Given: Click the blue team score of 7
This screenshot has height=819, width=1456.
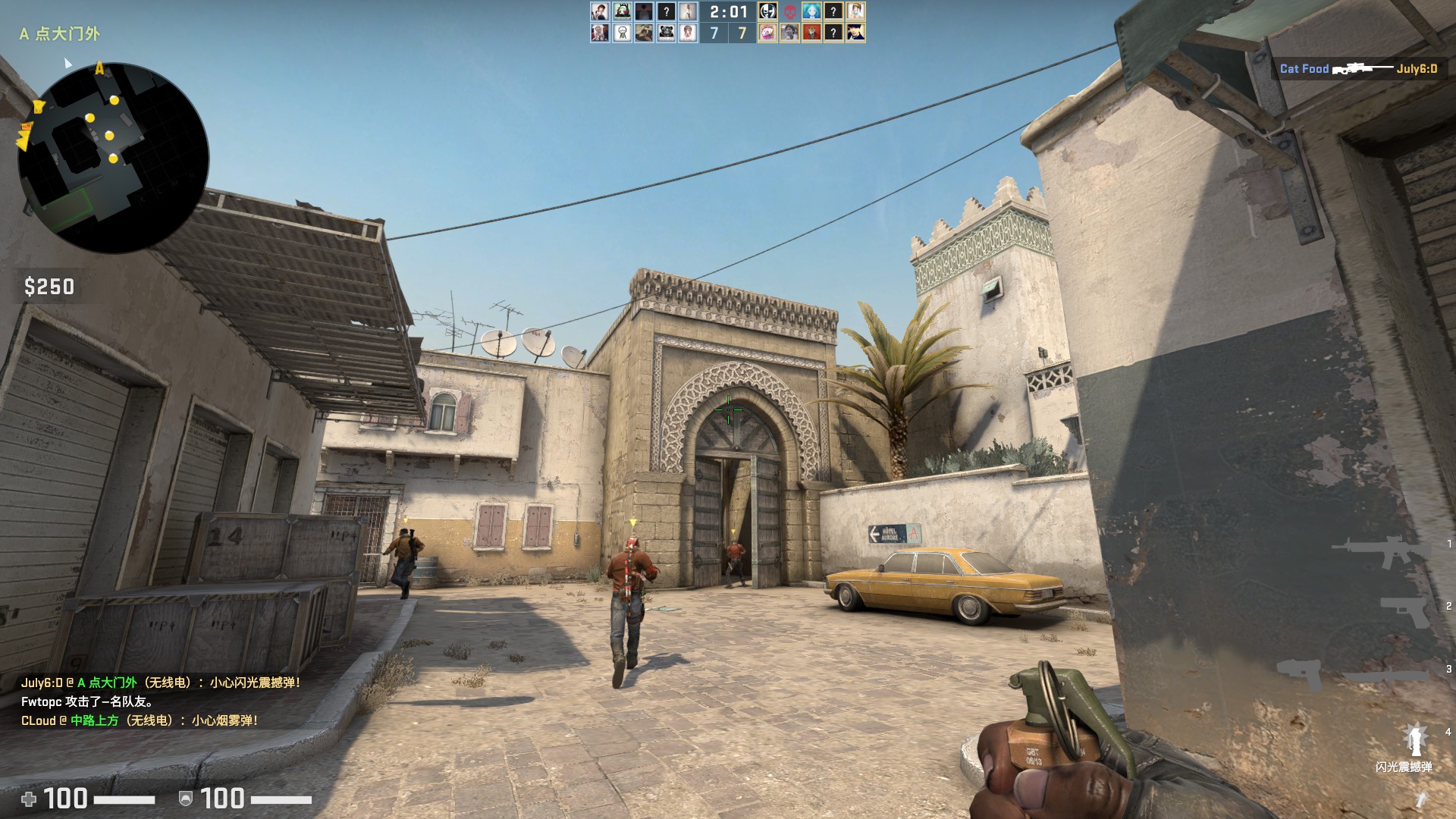Looking at the screenshot, I should coord(714,34).
